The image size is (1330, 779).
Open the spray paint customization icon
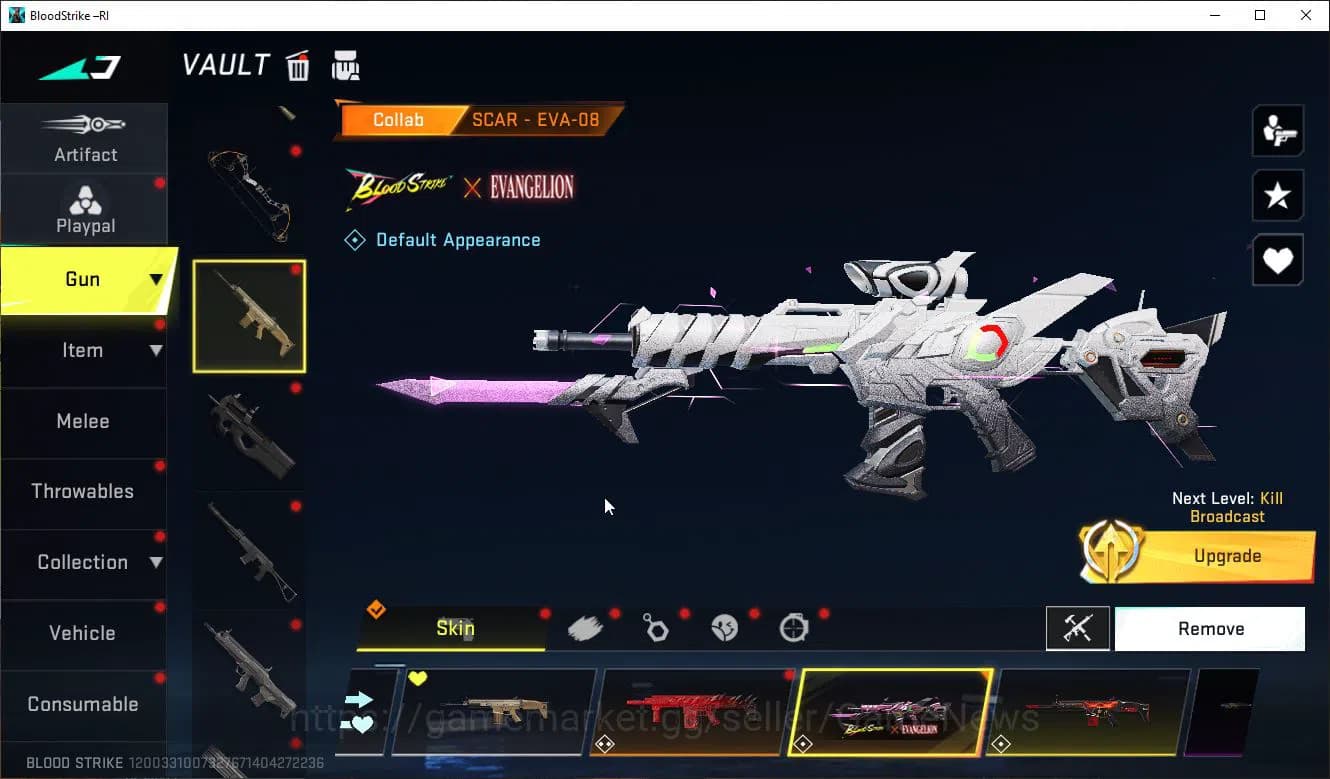click(x=587, y=626)
